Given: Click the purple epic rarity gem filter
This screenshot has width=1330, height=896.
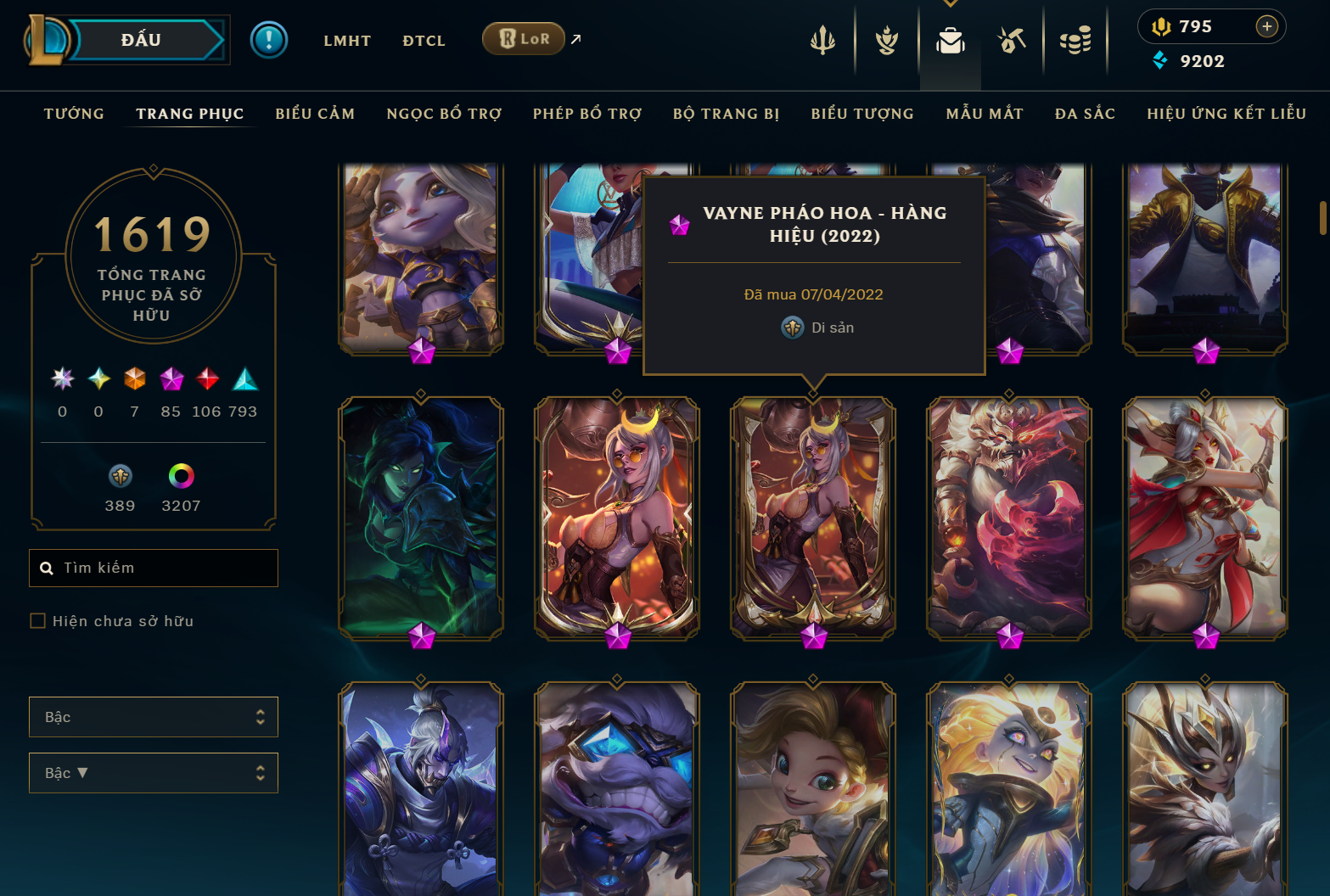Looking at the screenshot, I should (171, 379).
